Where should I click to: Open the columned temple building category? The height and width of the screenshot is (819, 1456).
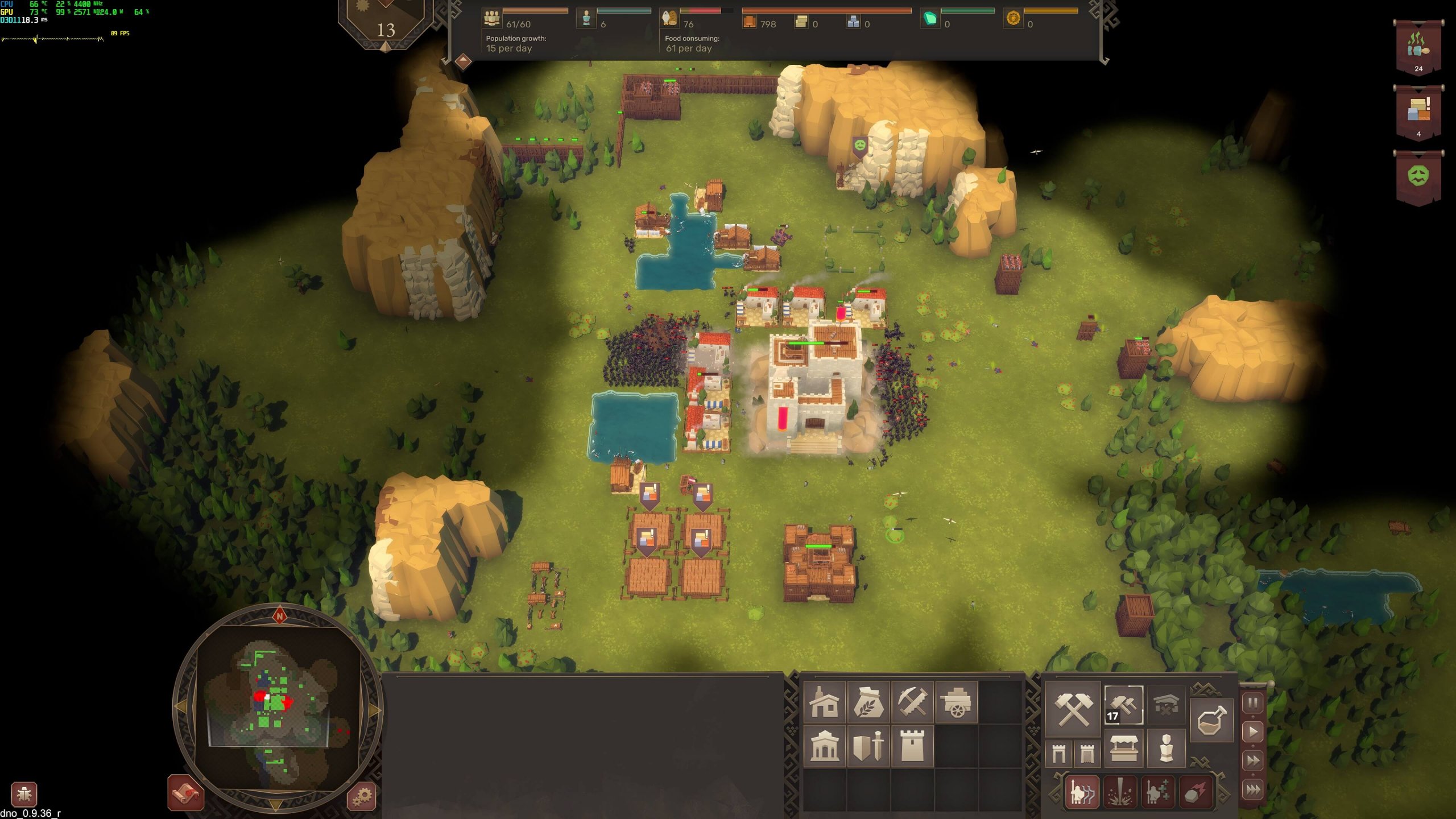(x=824, y=746)
